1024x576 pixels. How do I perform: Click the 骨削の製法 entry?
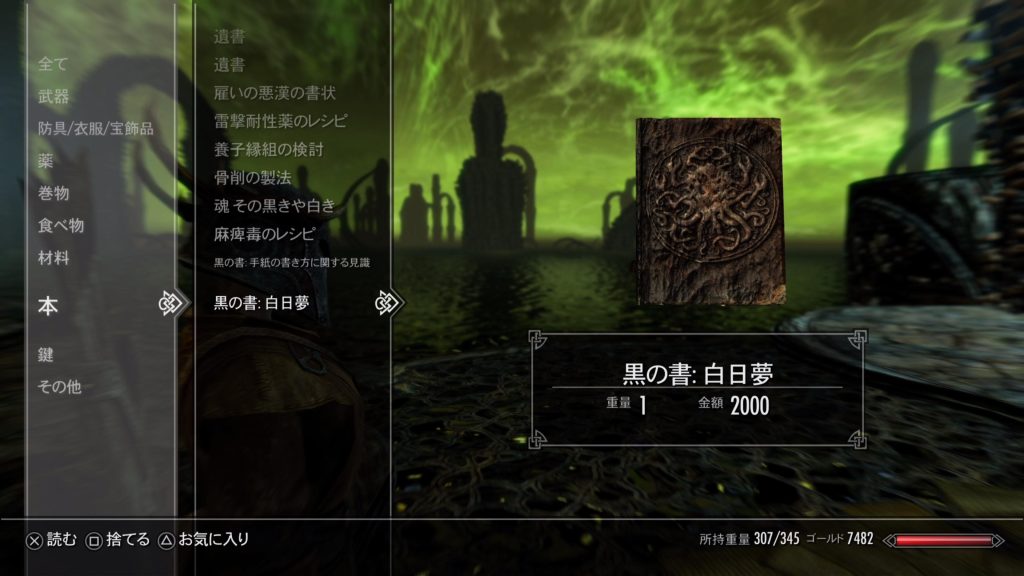pyautogui.click(x=252, y=178)
